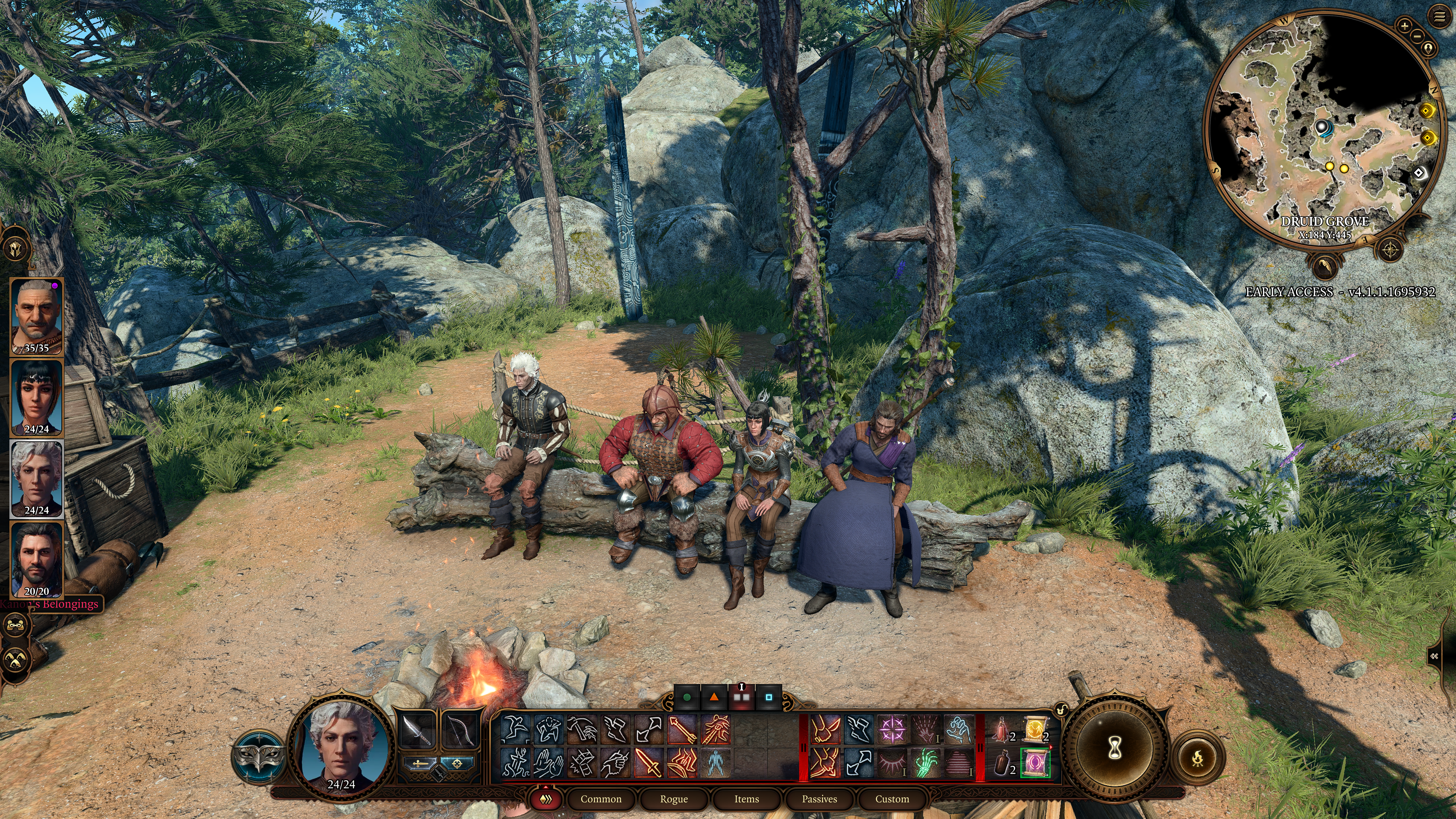Select the Custom hotbar tab
The width and height of the screenshot is (1456, 819).
point(892,799)
